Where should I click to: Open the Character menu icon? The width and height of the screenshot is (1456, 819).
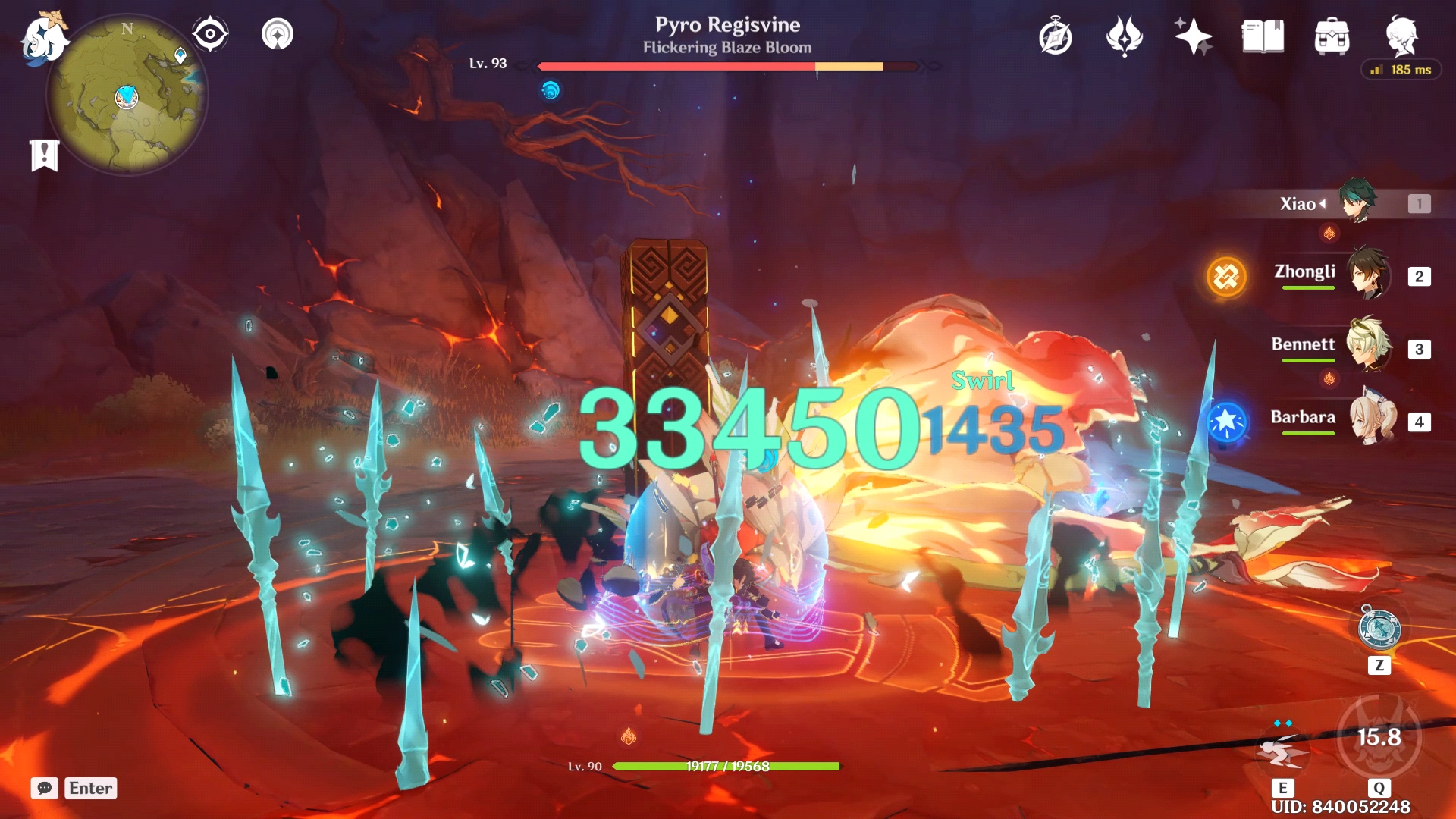click(x=1402, y=36)
